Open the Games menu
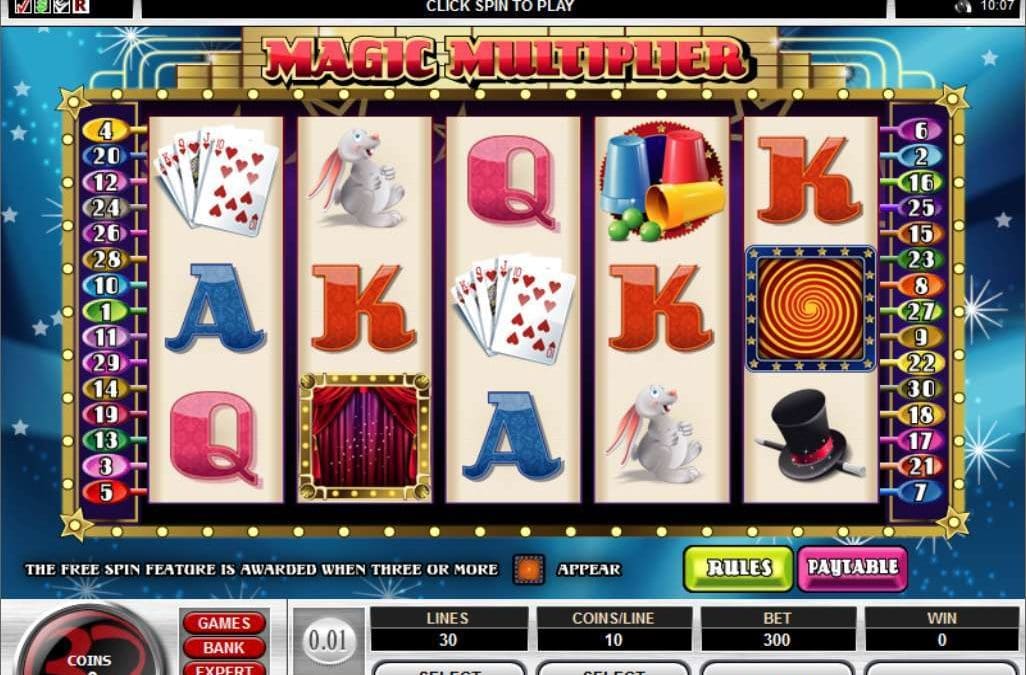 tap(223, 623)
